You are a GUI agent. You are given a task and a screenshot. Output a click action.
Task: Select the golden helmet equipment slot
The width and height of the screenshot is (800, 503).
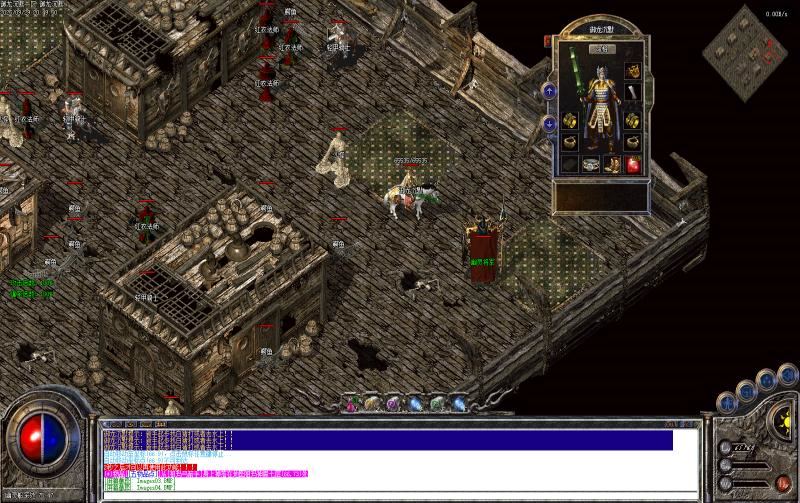[632, 72]
